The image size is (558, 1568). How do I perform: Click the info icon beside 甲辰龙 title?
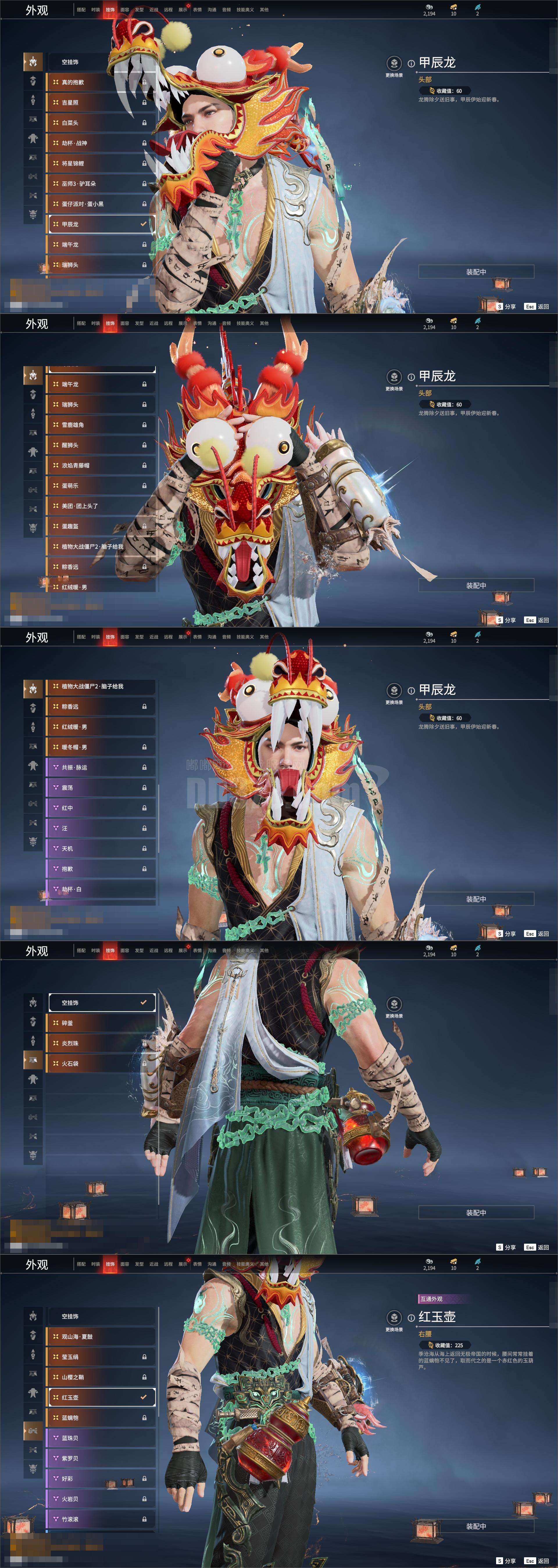point(411,63)
